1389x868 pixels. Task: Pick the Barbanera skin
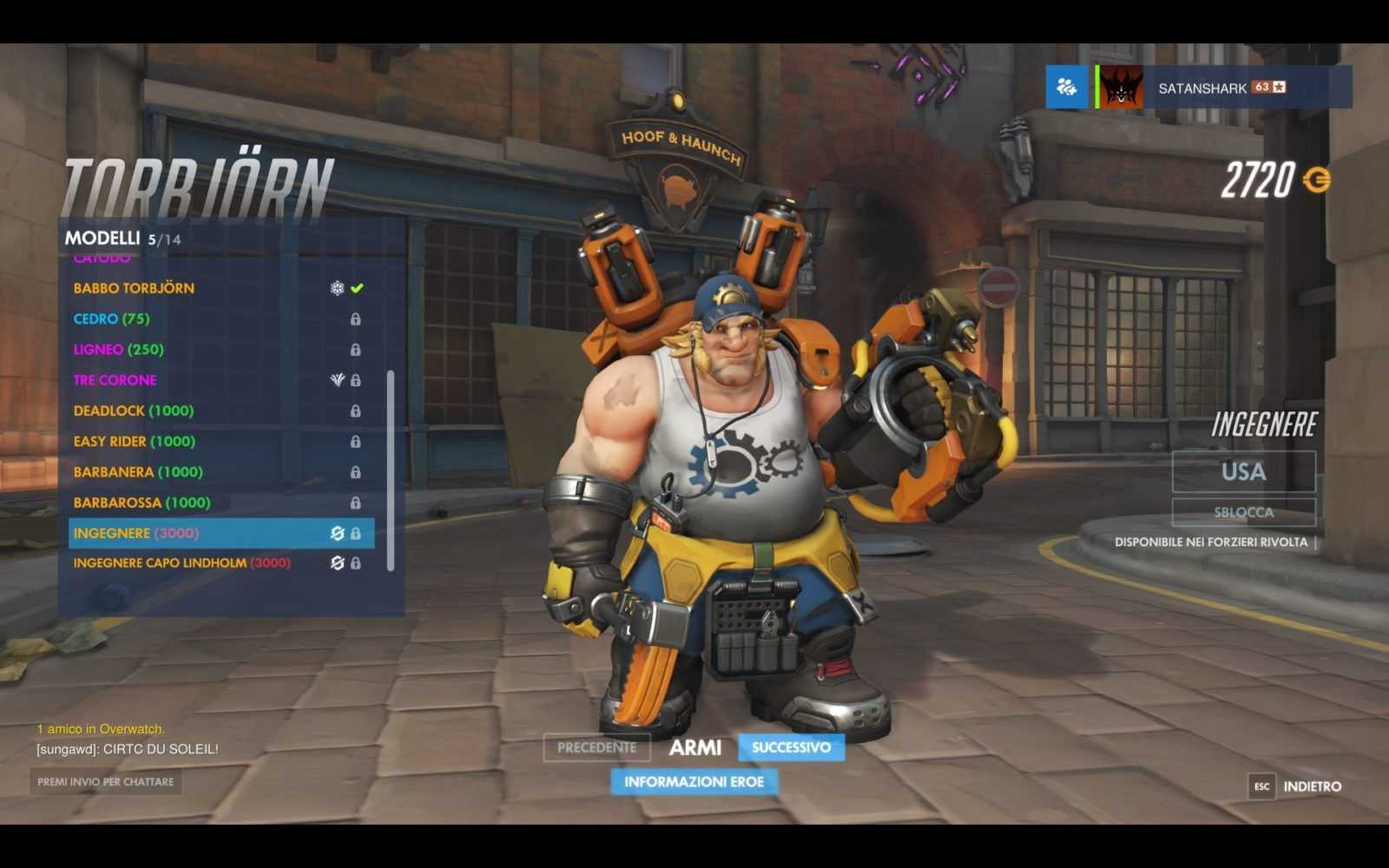coord(137,472)
